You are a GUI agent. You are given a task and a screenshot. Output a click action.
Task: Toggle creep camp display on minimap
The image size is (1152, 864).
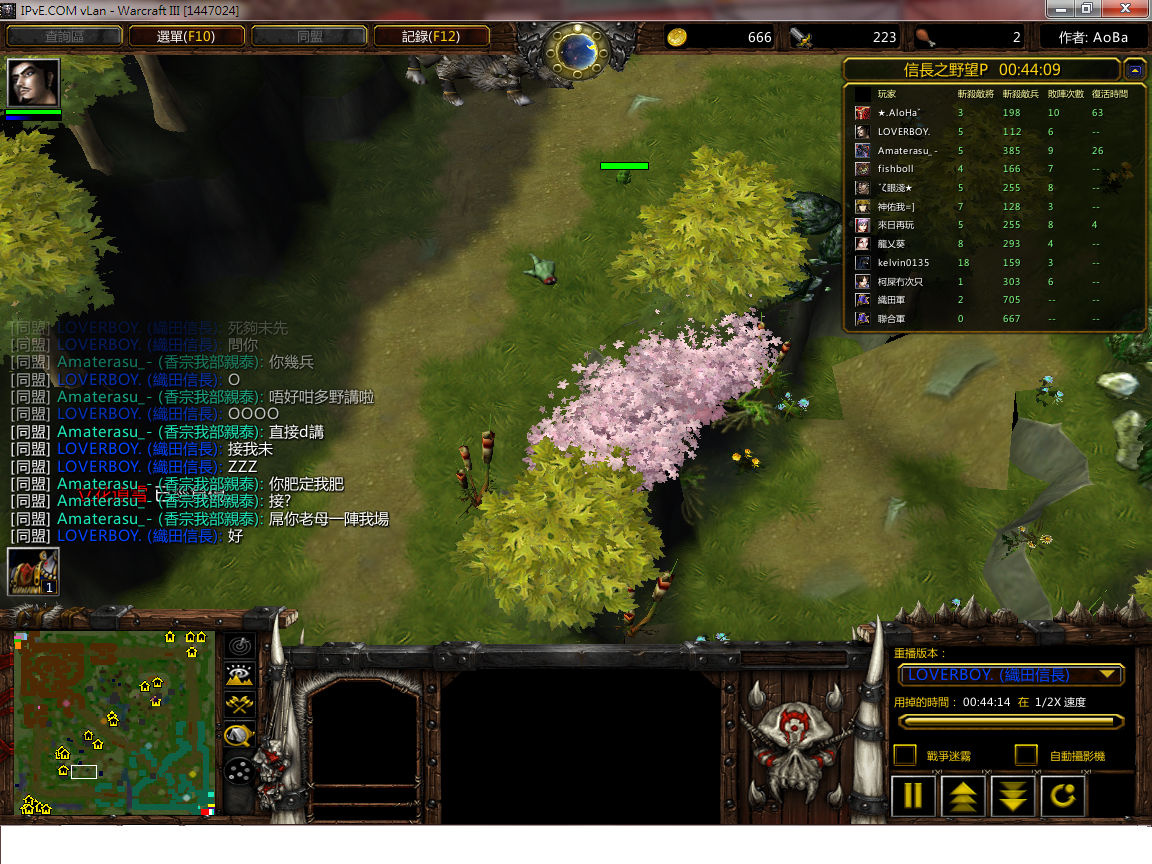[240, 737]
